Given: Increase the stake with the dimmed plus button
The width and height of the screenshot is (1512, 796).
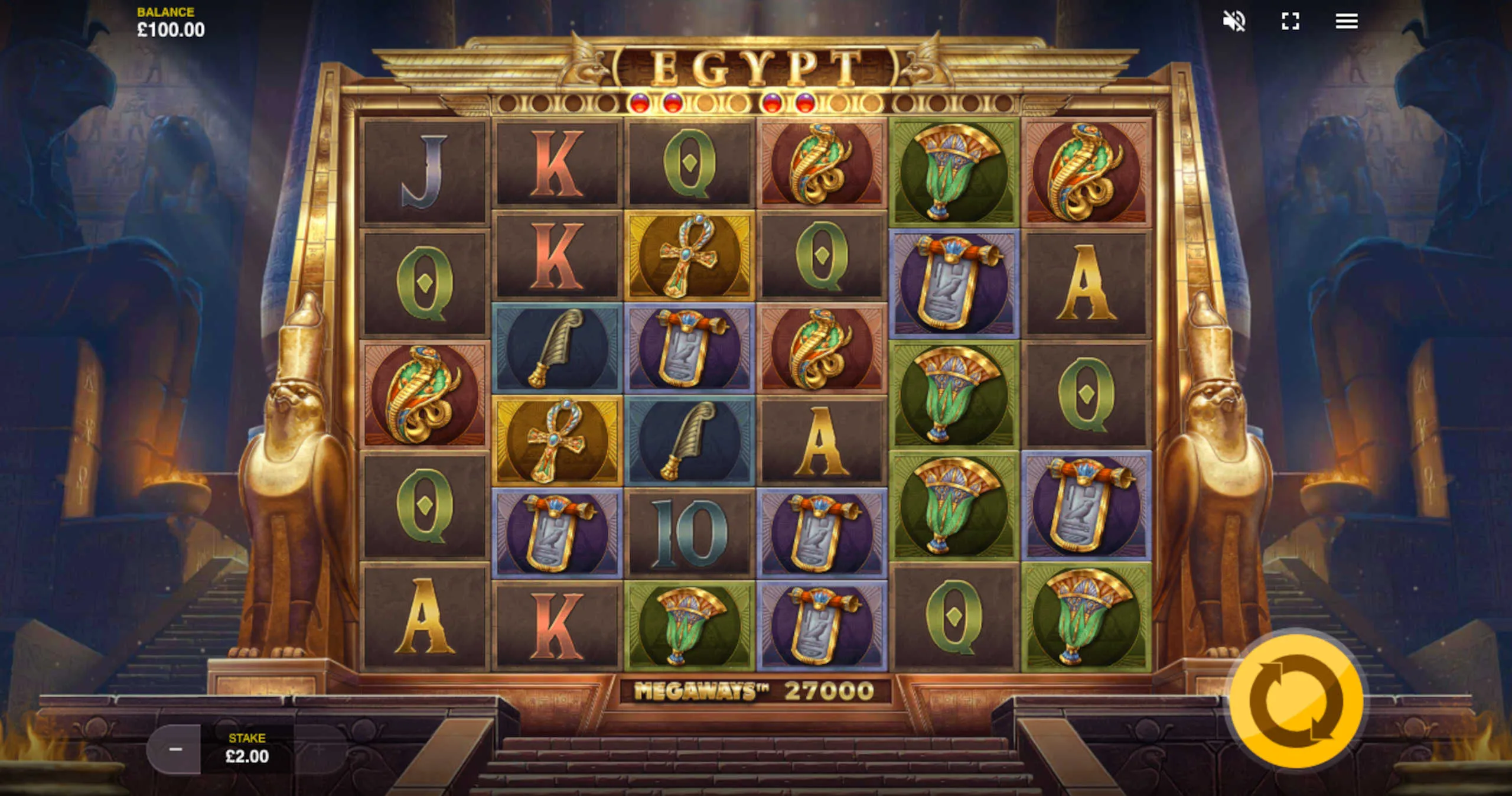Looking at the screenshot, I should coord(320,749).
